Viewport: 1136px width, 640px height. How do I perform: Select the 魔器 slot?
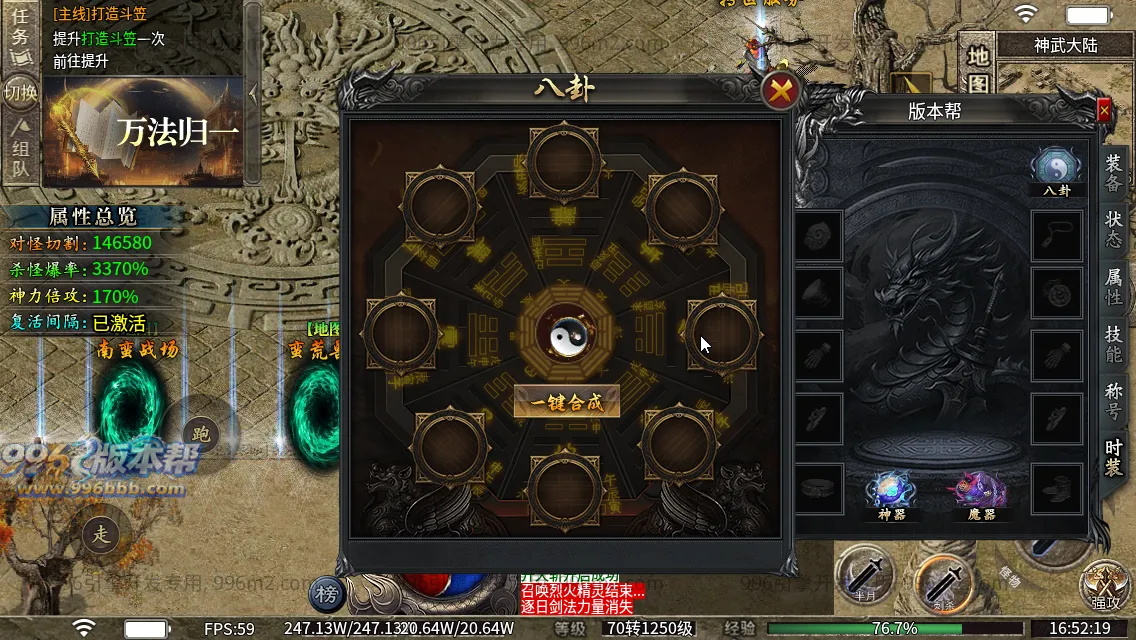[x=973, y=493]
